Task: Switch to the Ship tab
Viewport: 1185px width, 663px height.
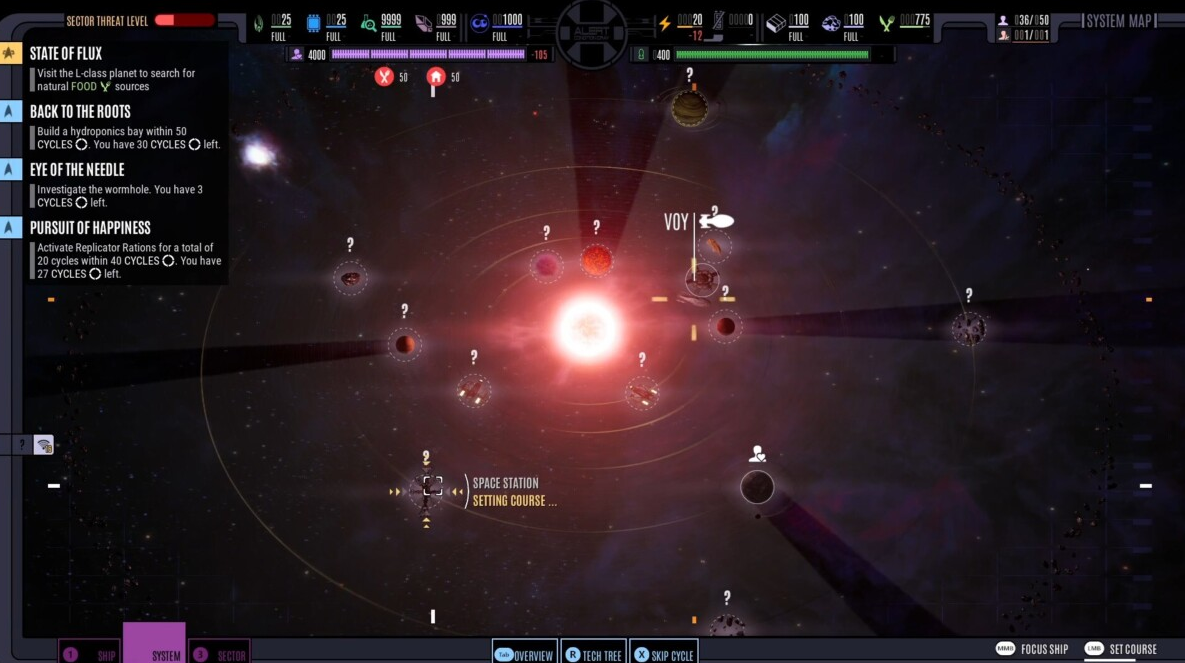Action: pos(90,652)
